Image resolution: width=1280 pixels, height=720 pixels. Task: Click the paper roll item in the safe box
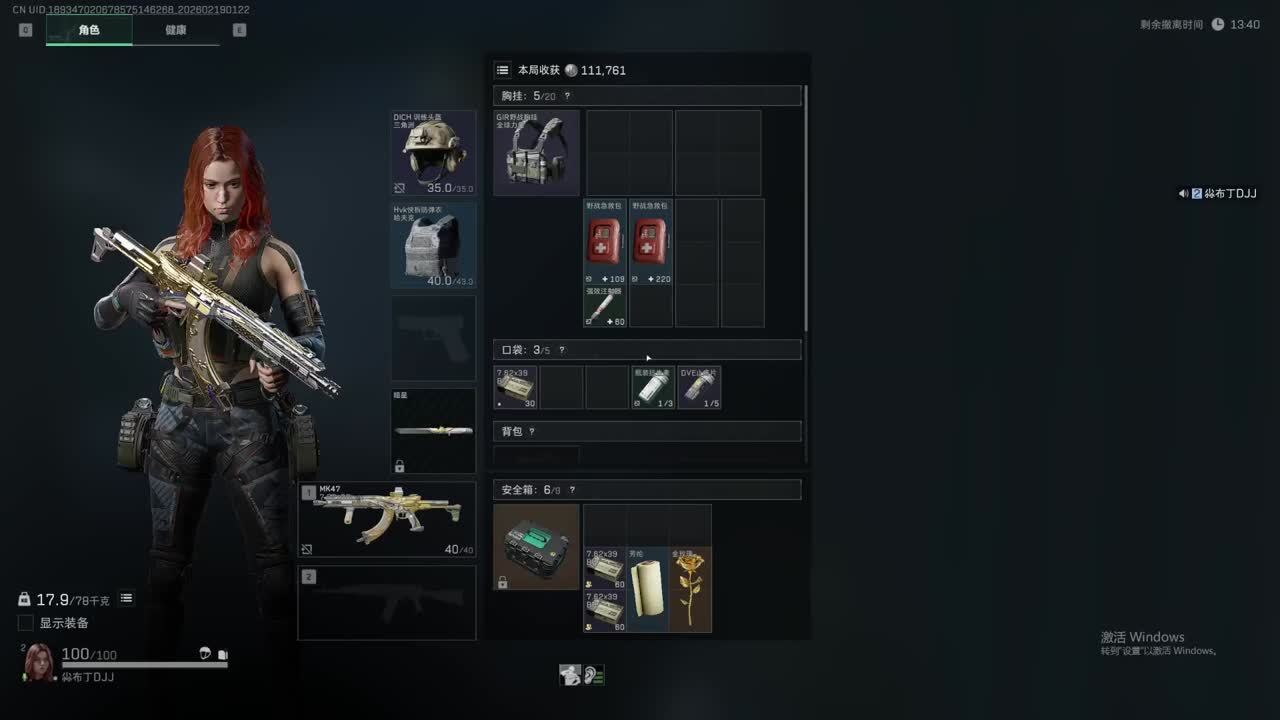[x=647, y=589]
